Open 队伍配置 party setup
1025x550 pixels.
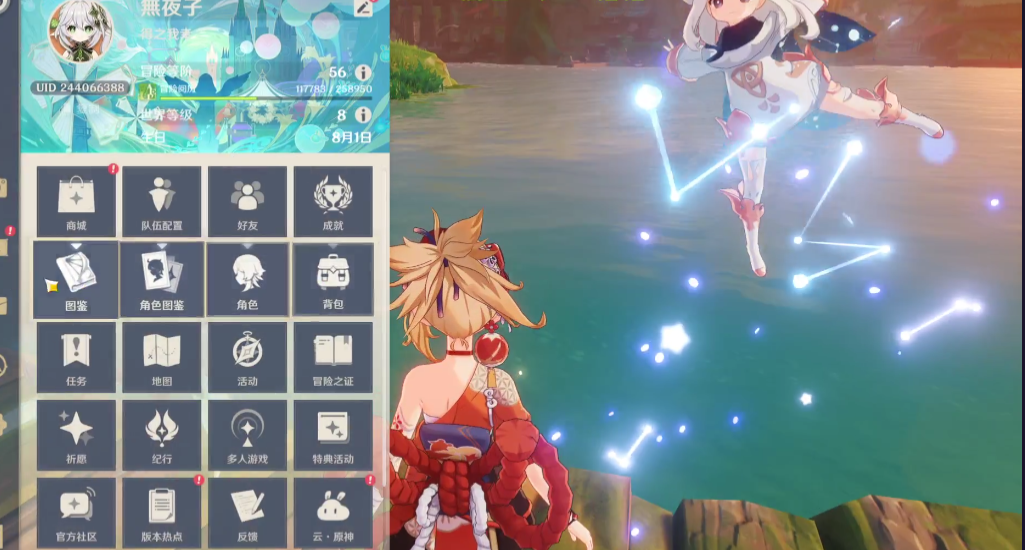pyautogui.click(x=162, y=201)
